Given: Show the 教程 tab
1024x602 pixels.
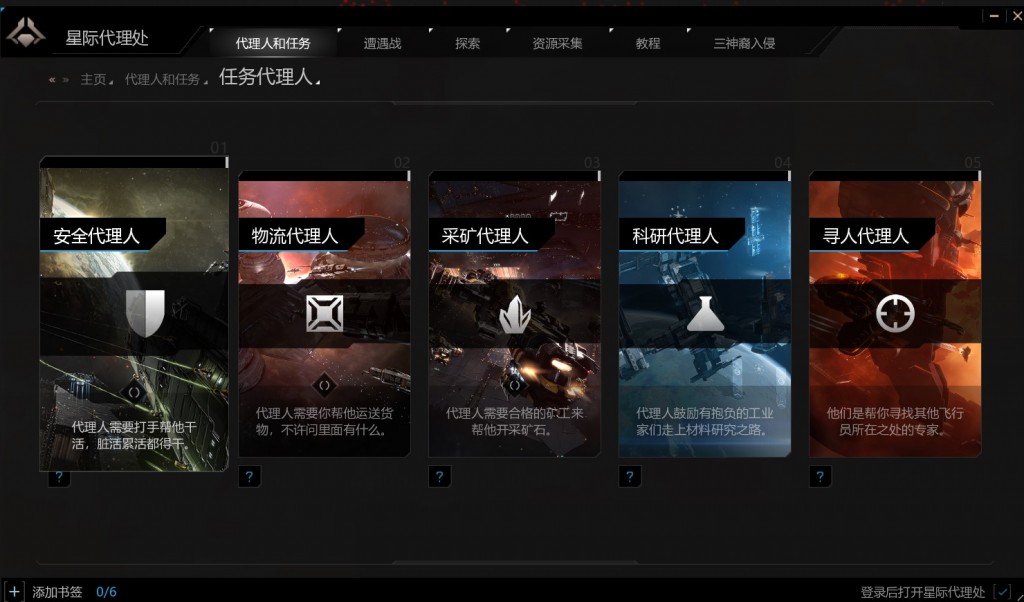Looking at the screenshot, I should [648, 43].
